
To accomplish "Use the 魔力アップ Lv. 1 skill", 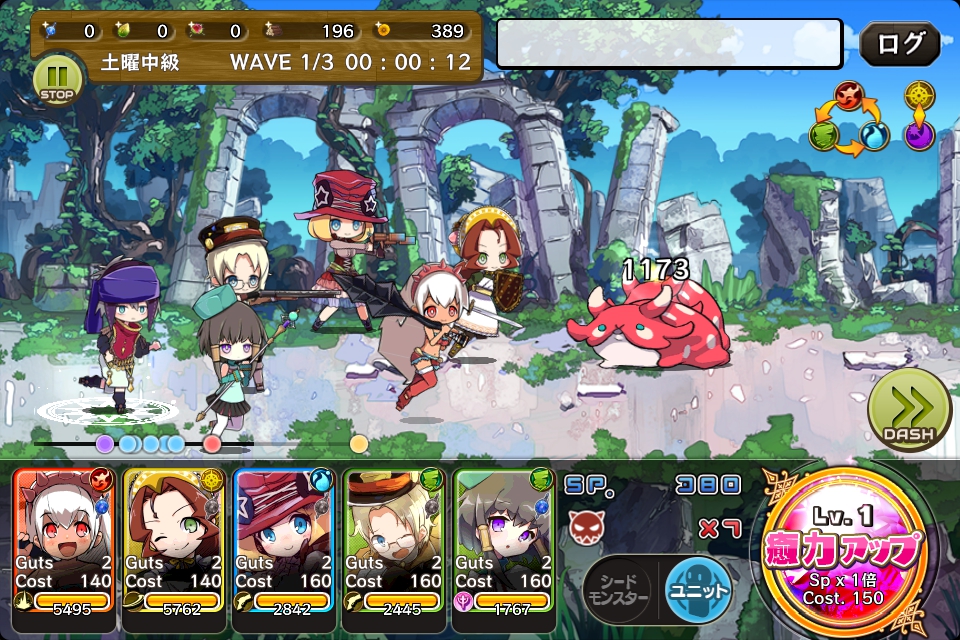I will (x=841, y=550).
